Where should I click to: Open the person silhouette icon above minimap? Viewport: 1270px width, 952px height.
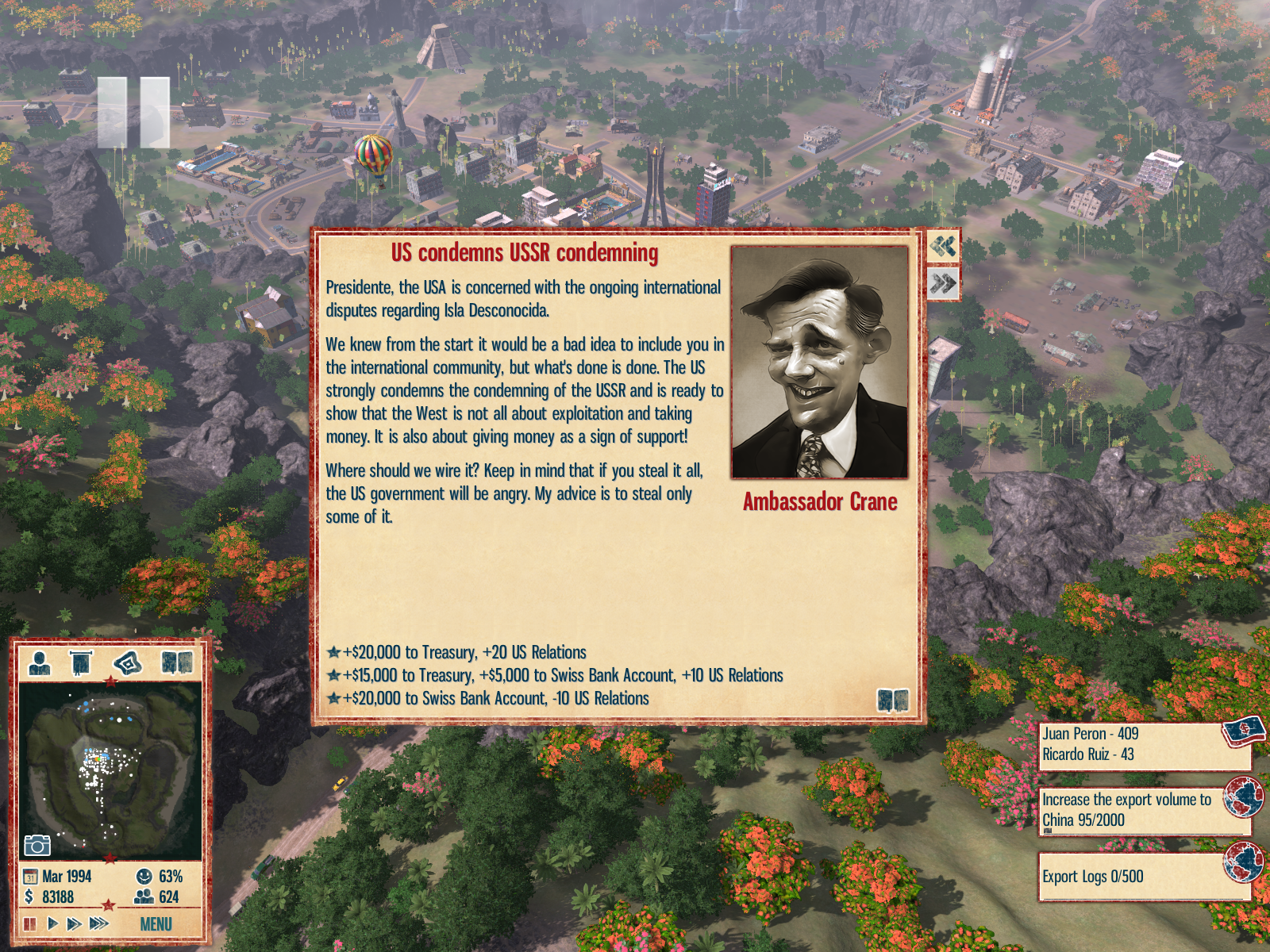pyautogui.click(x=39, y=662)
